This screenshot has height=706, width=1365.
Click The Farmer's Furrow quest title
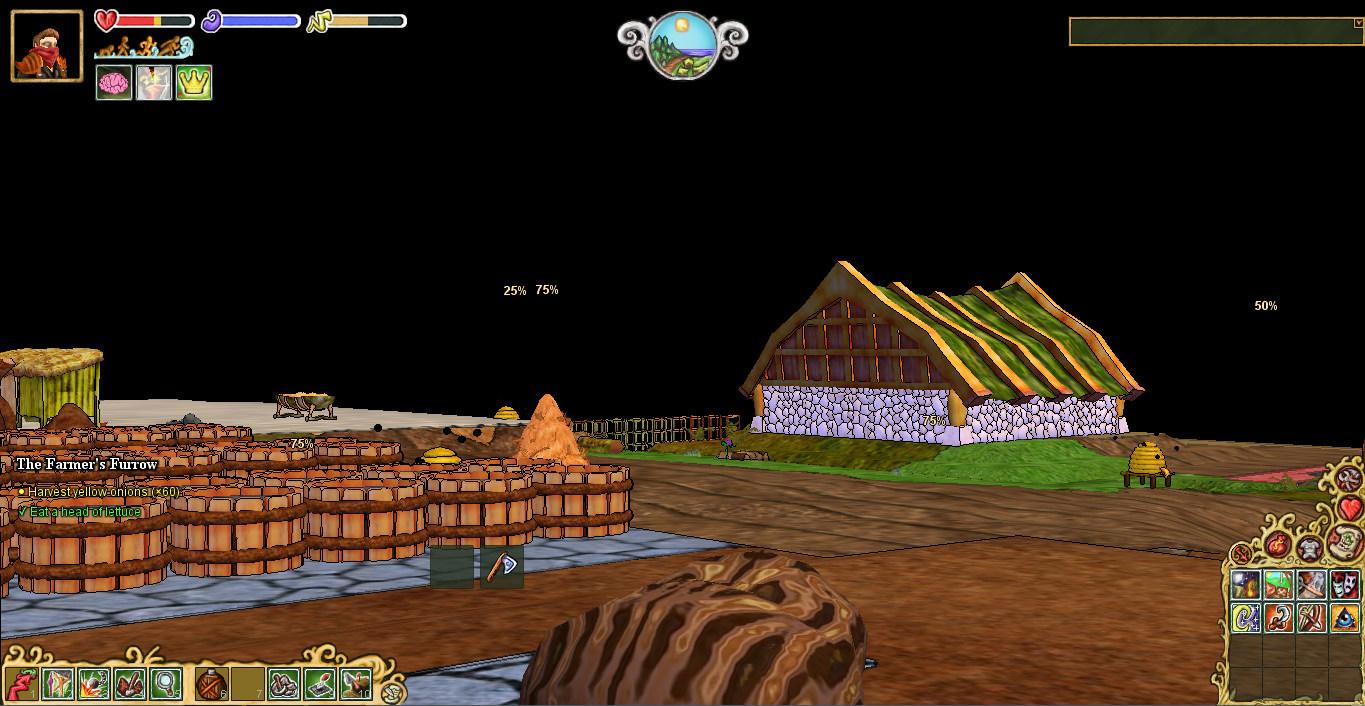pyautogui.click(x=87, y=464)
